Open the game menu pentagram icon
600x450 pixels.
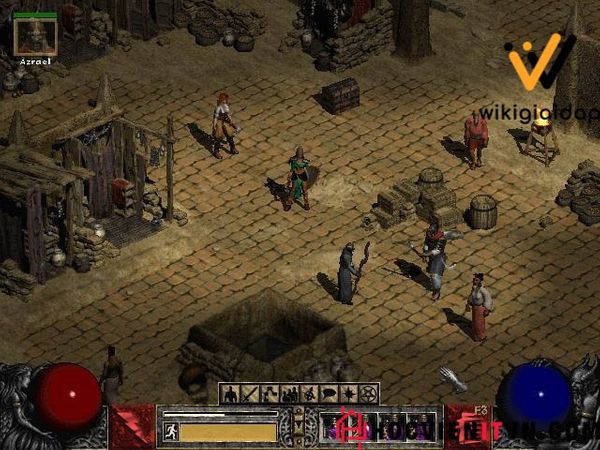(x=369, y=393)
